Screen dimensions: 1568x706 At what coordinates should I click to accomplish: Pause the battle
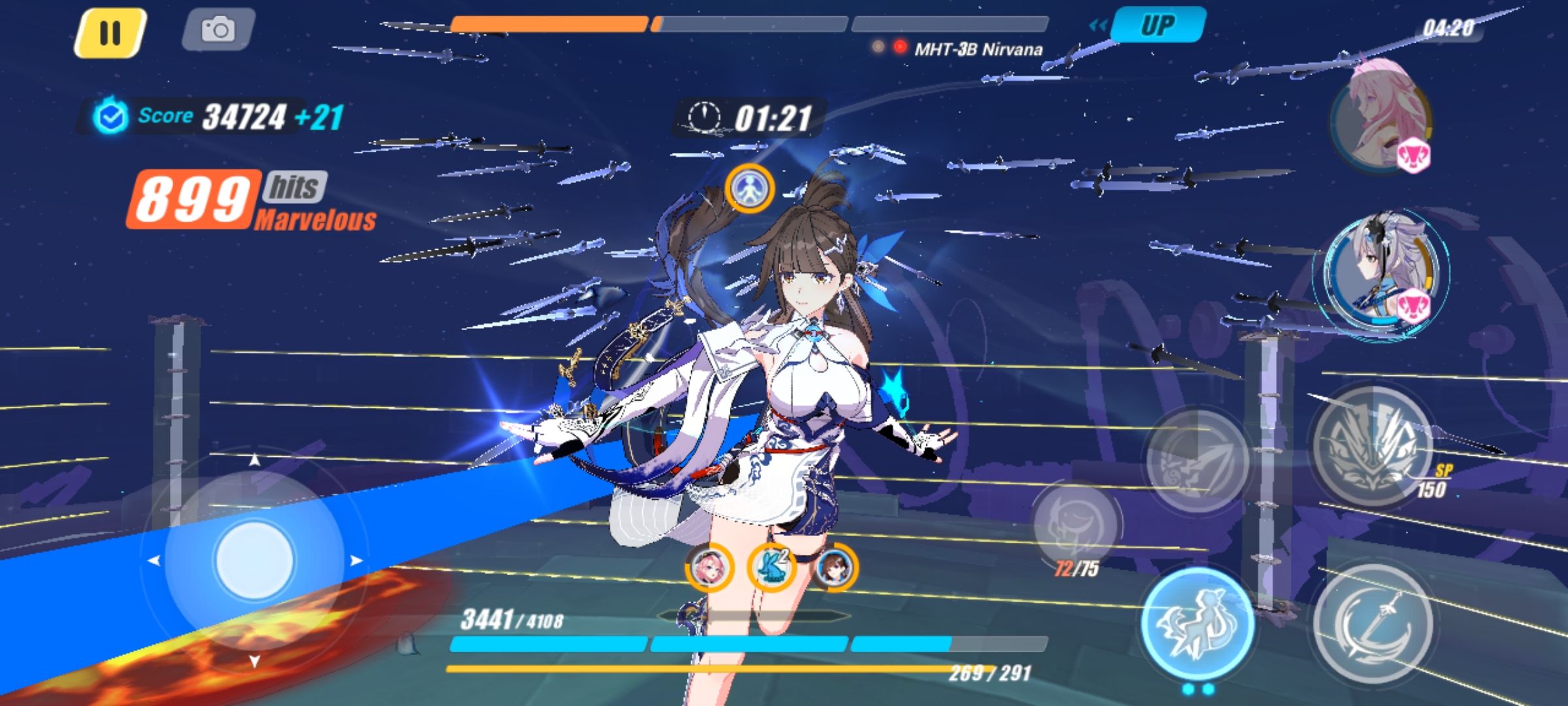[110, 29]
